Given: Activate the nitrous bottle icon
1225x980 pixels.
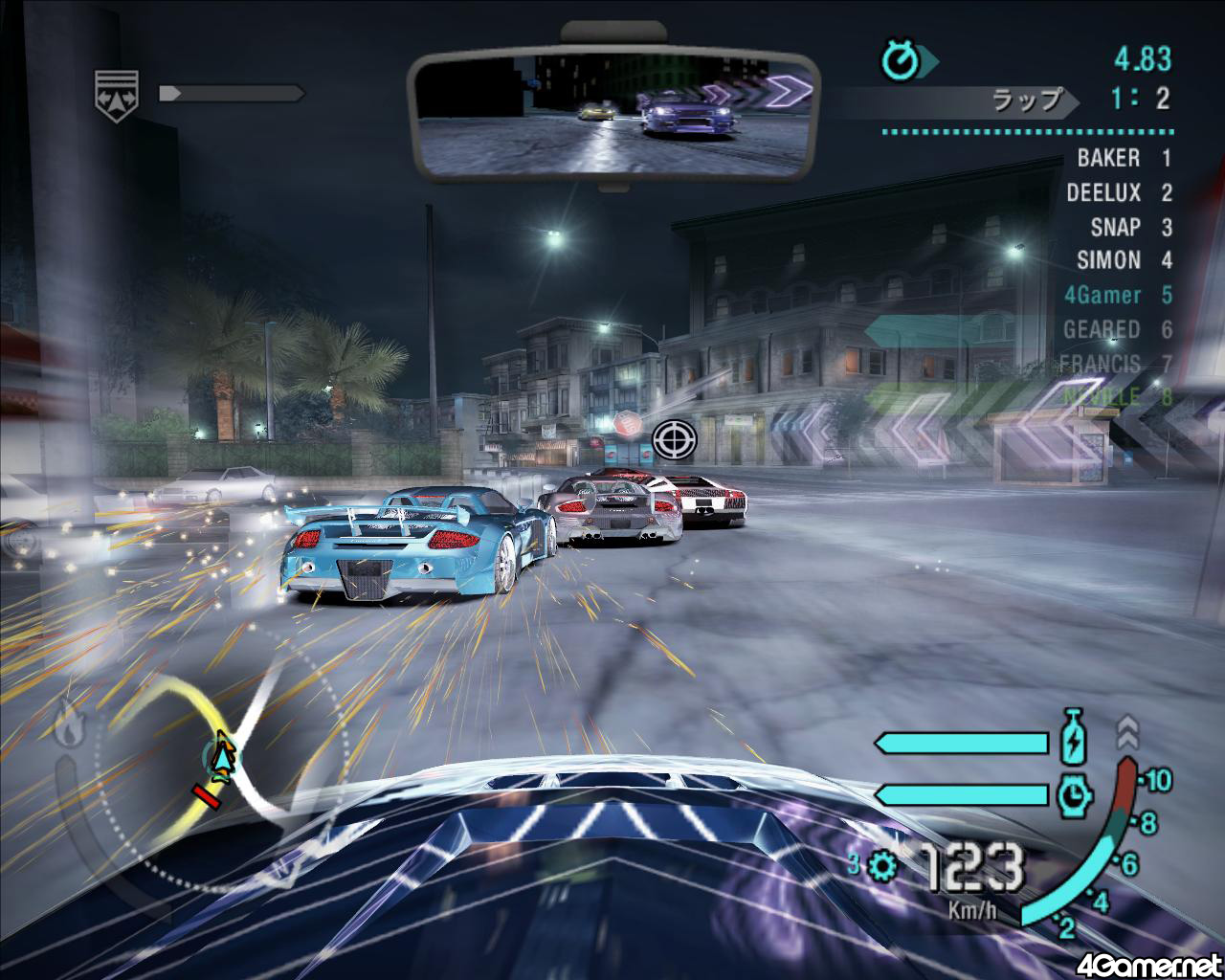Looking at the screenshot, I should (x=1074, y=743).
